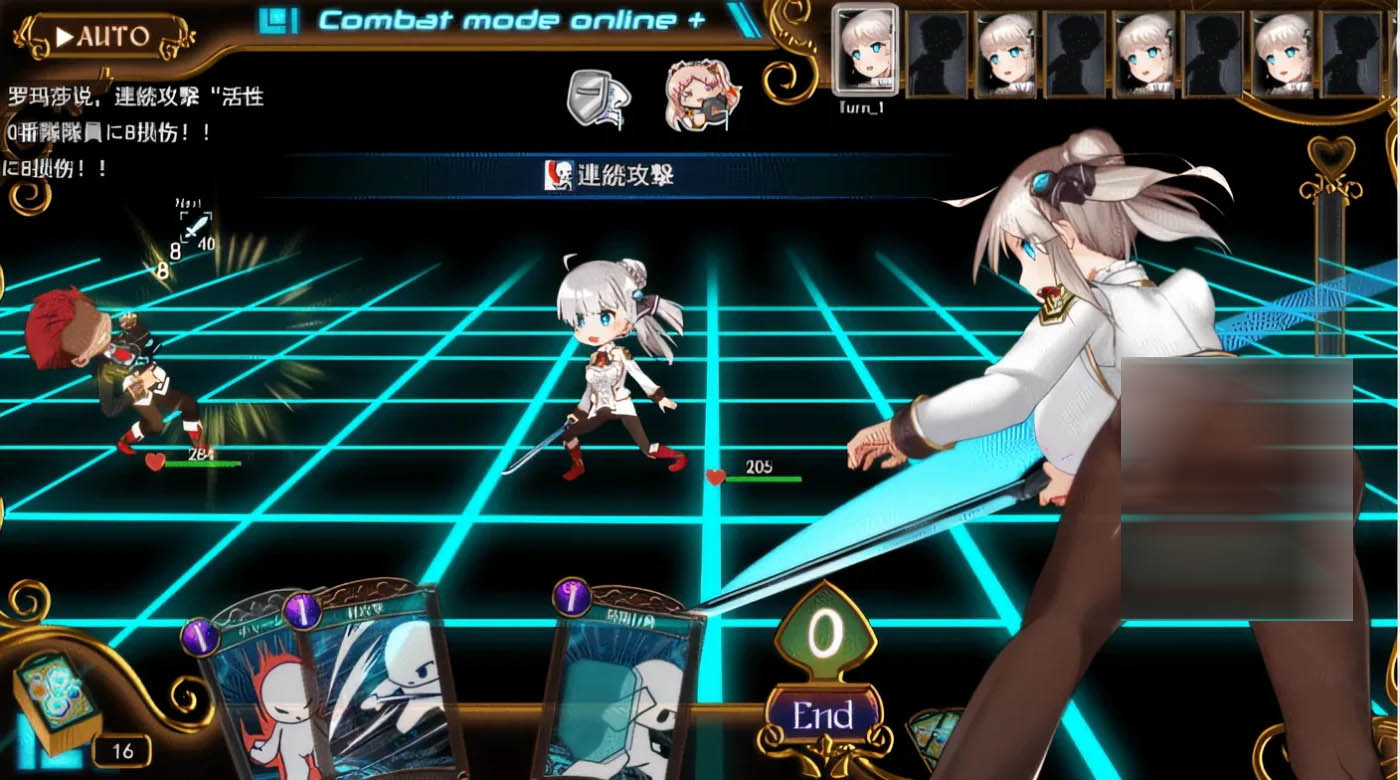Click the heart icon next to the 205 health bar

(x=715, y=476)
